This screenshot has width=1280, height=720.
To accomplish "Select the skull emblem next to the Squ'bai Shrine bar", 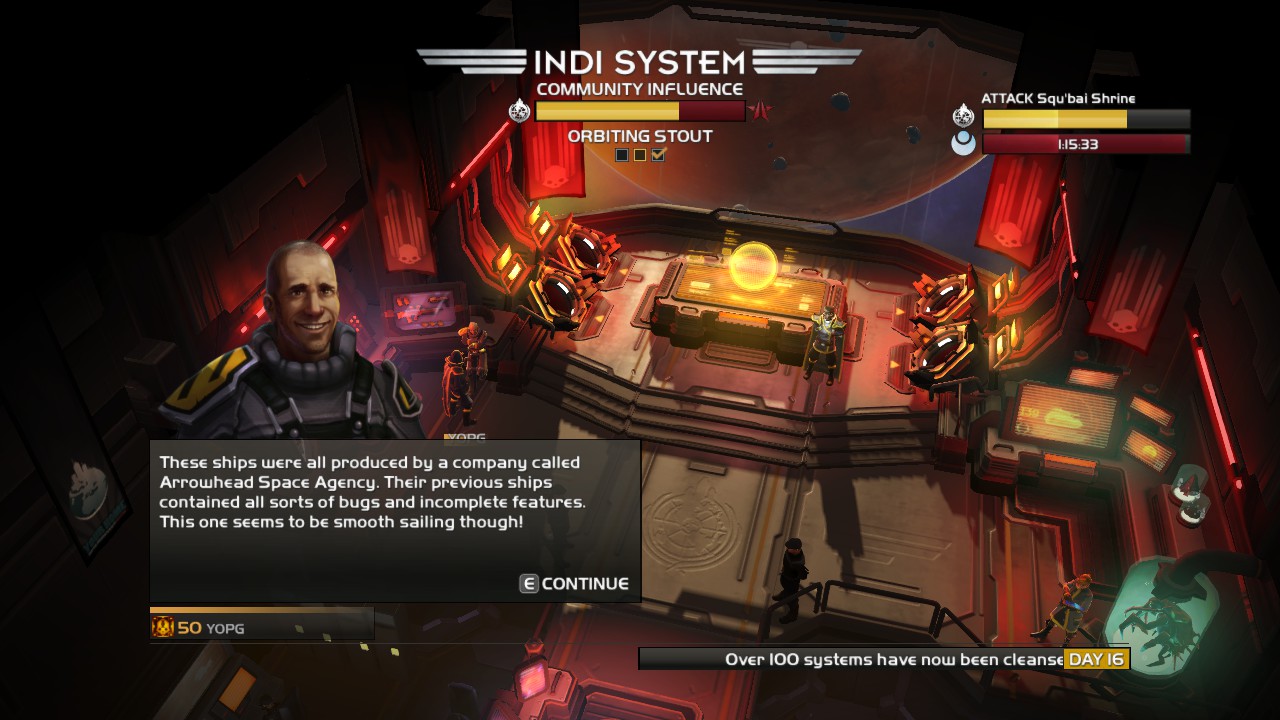I will tap(962, 118).
